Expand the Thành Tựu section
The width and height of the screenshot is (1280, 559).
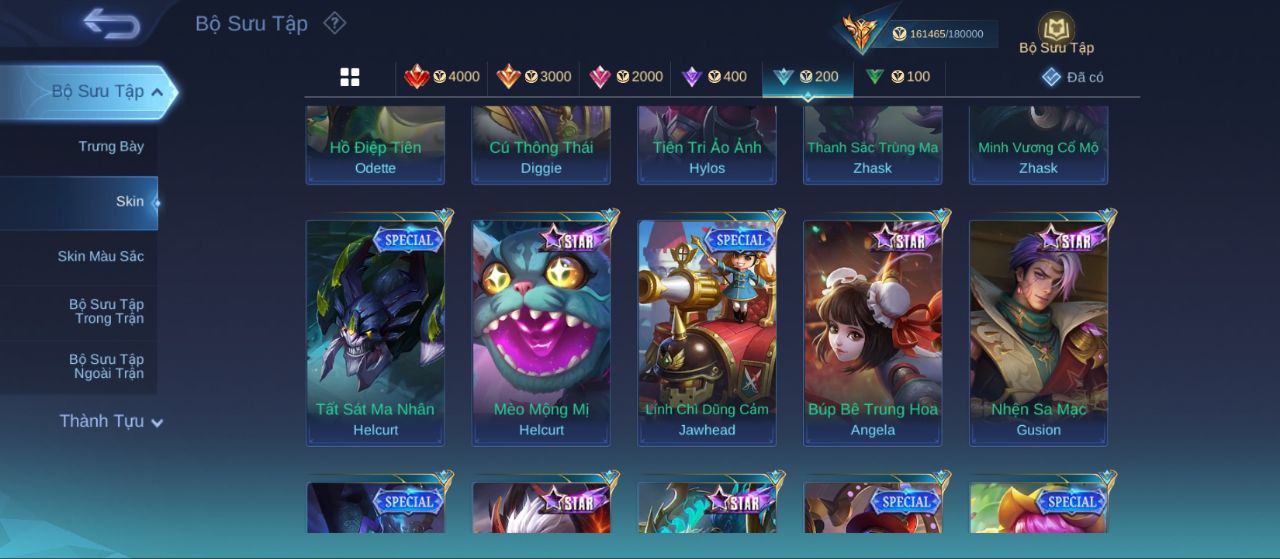pyautogui.click(x=110, y=422)
